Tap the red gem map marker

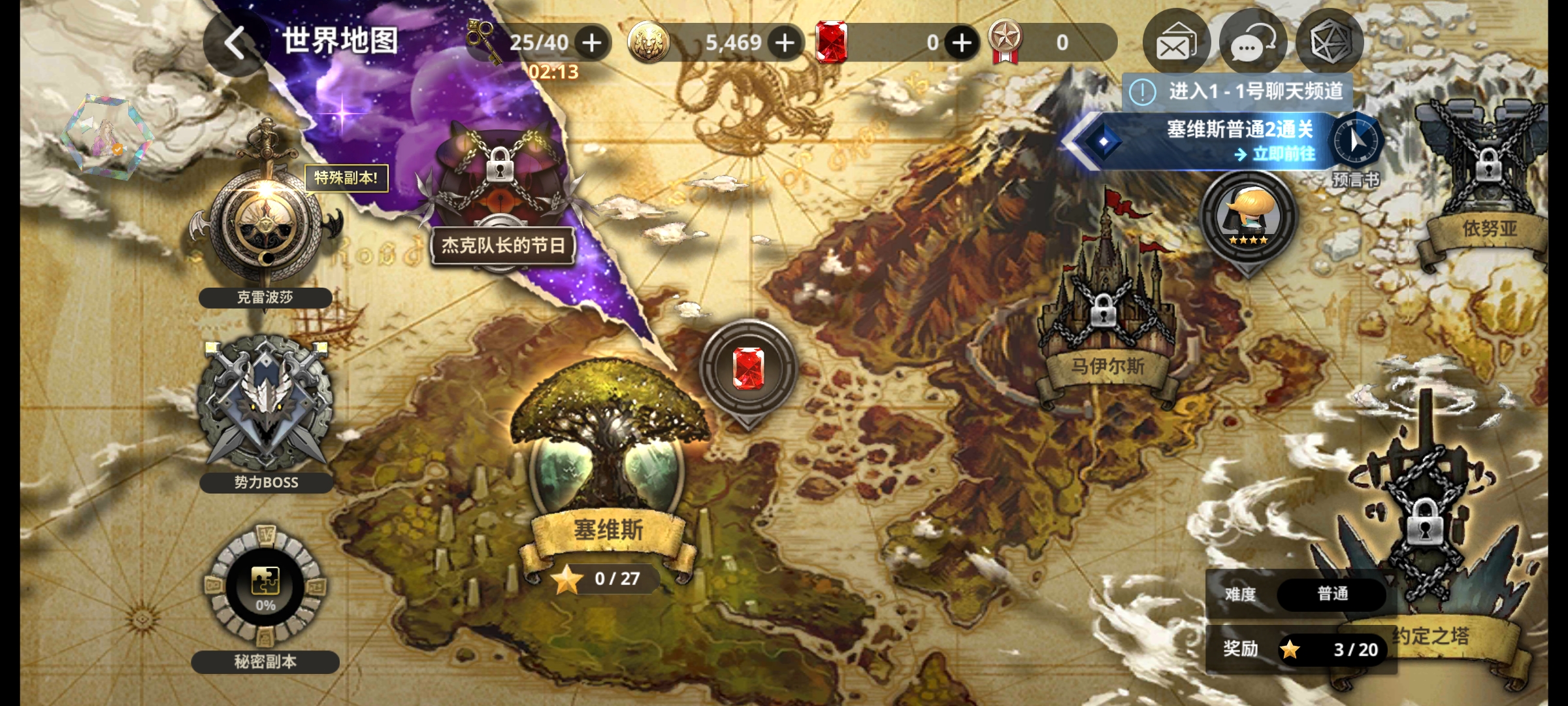748,368
